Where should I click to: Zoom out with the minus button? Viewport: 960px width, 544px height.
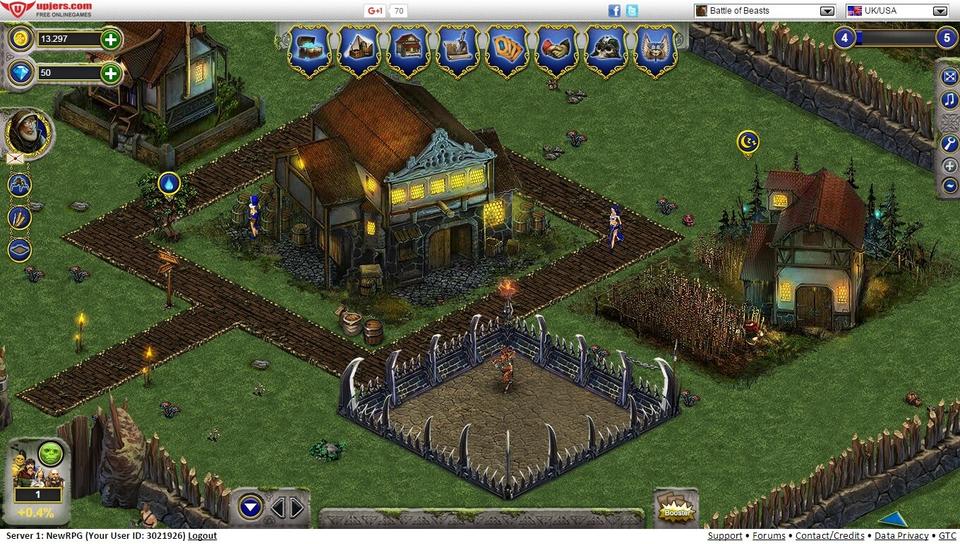pos(950,186)
